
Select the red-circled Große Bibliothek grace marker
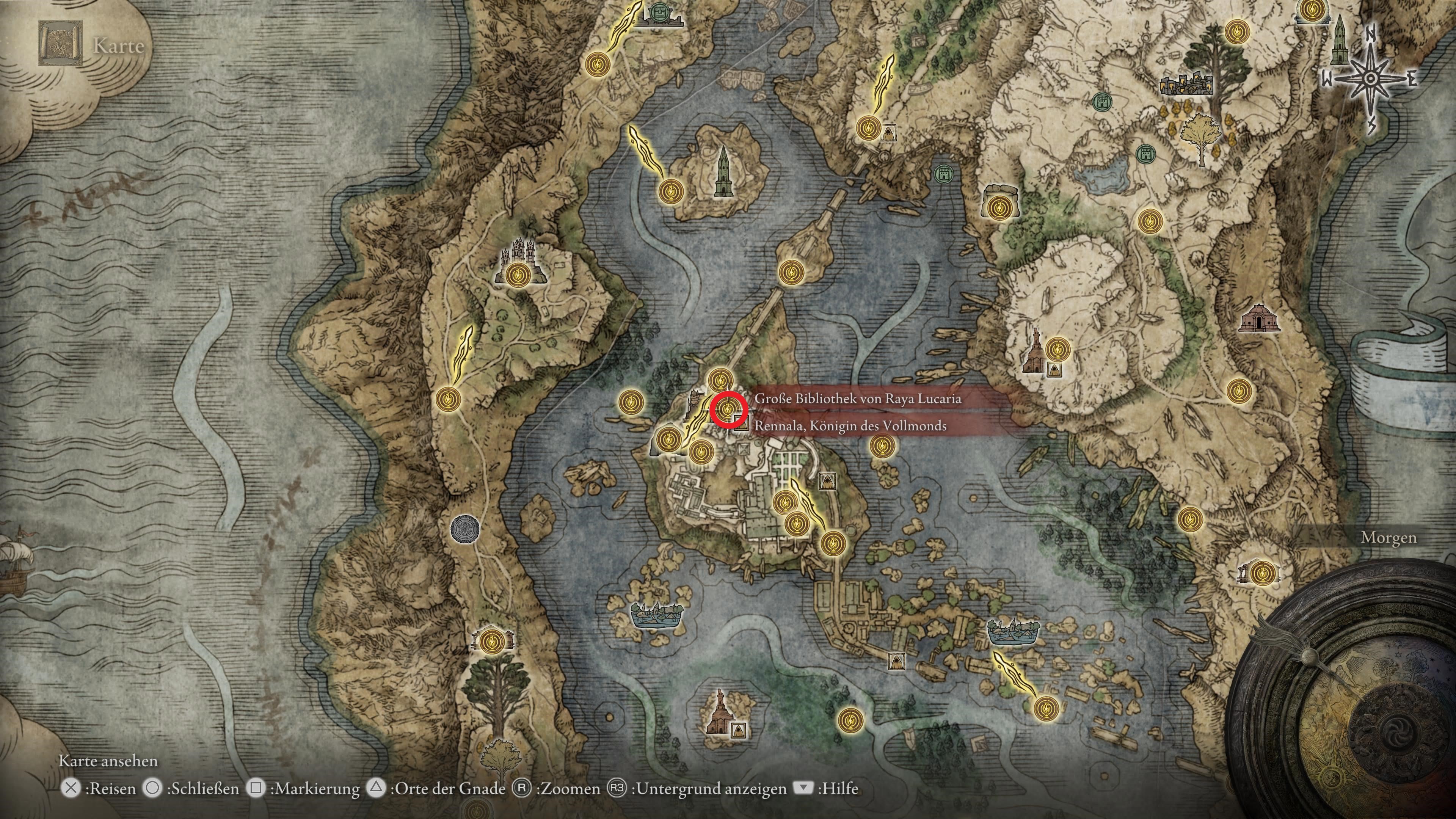pos(728,408)
